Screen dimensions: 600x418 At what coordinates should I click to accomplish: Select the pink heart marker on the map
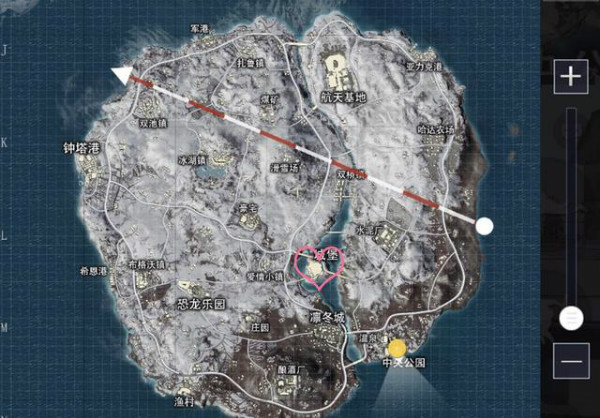pos(318,267)
